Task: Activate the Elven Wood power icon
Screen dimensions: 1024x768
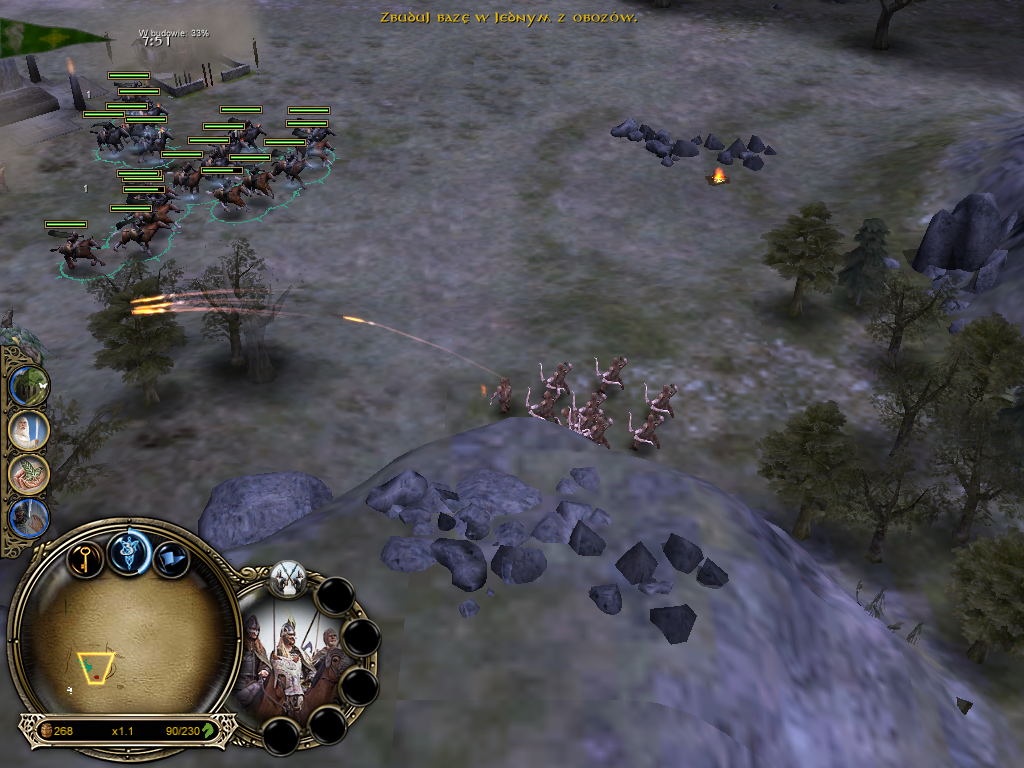Action: (x=29, y=386)
